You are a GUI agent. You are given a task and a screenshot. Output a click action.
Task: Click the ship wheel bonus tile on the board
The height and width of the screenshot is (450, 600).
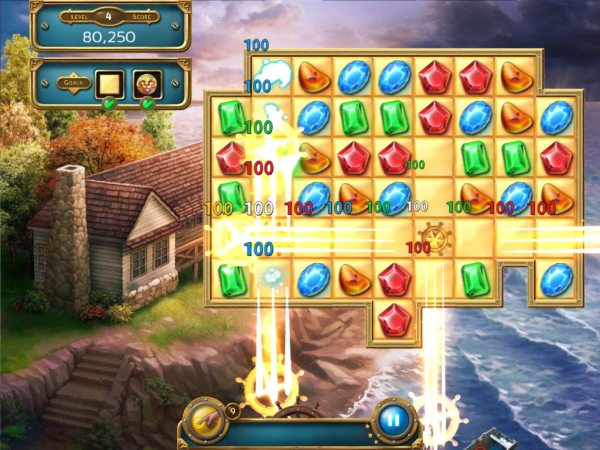(x=435, y=238)
